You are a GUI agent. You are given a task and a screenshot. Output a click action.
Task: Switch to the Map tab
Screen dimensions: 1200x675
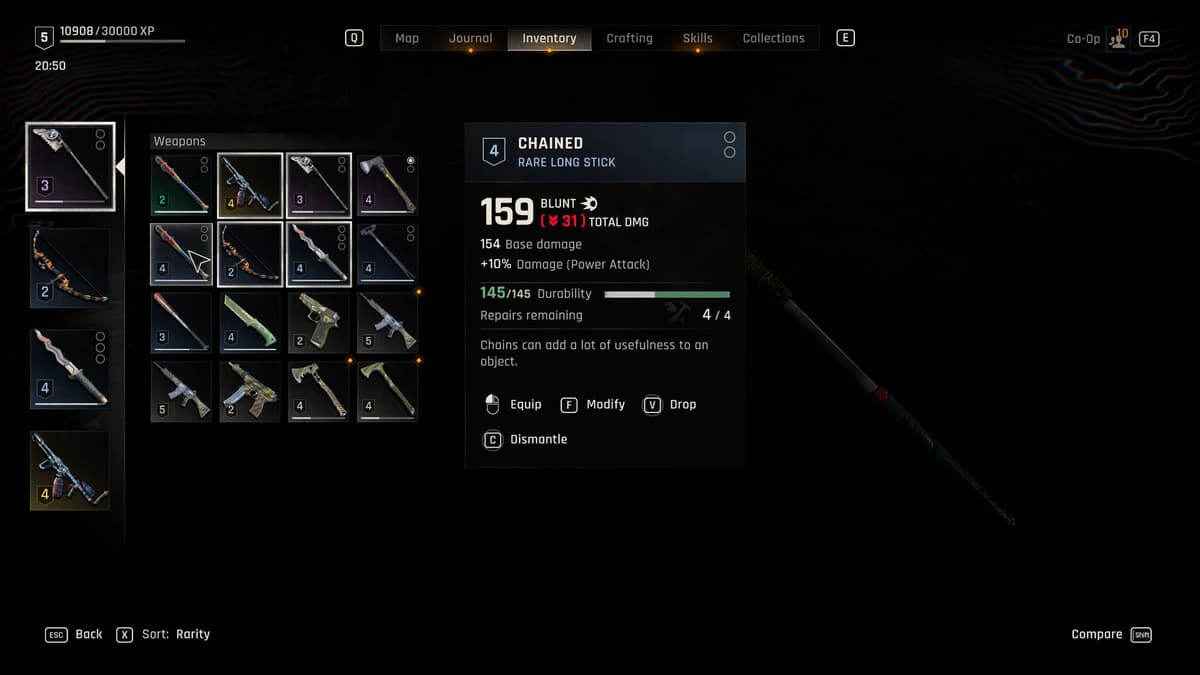pyautogui.click(x=407, y=38)
